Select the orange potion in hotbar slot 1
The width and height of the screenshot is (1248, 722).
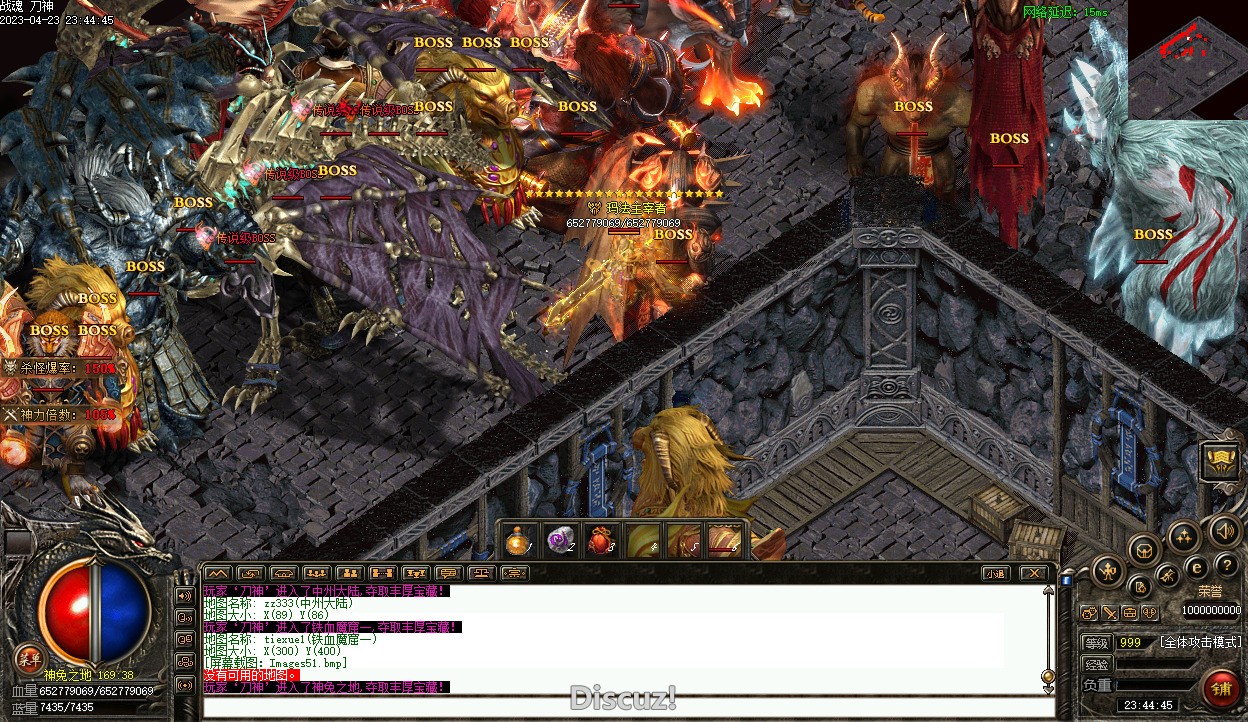(x=517, y=541)
